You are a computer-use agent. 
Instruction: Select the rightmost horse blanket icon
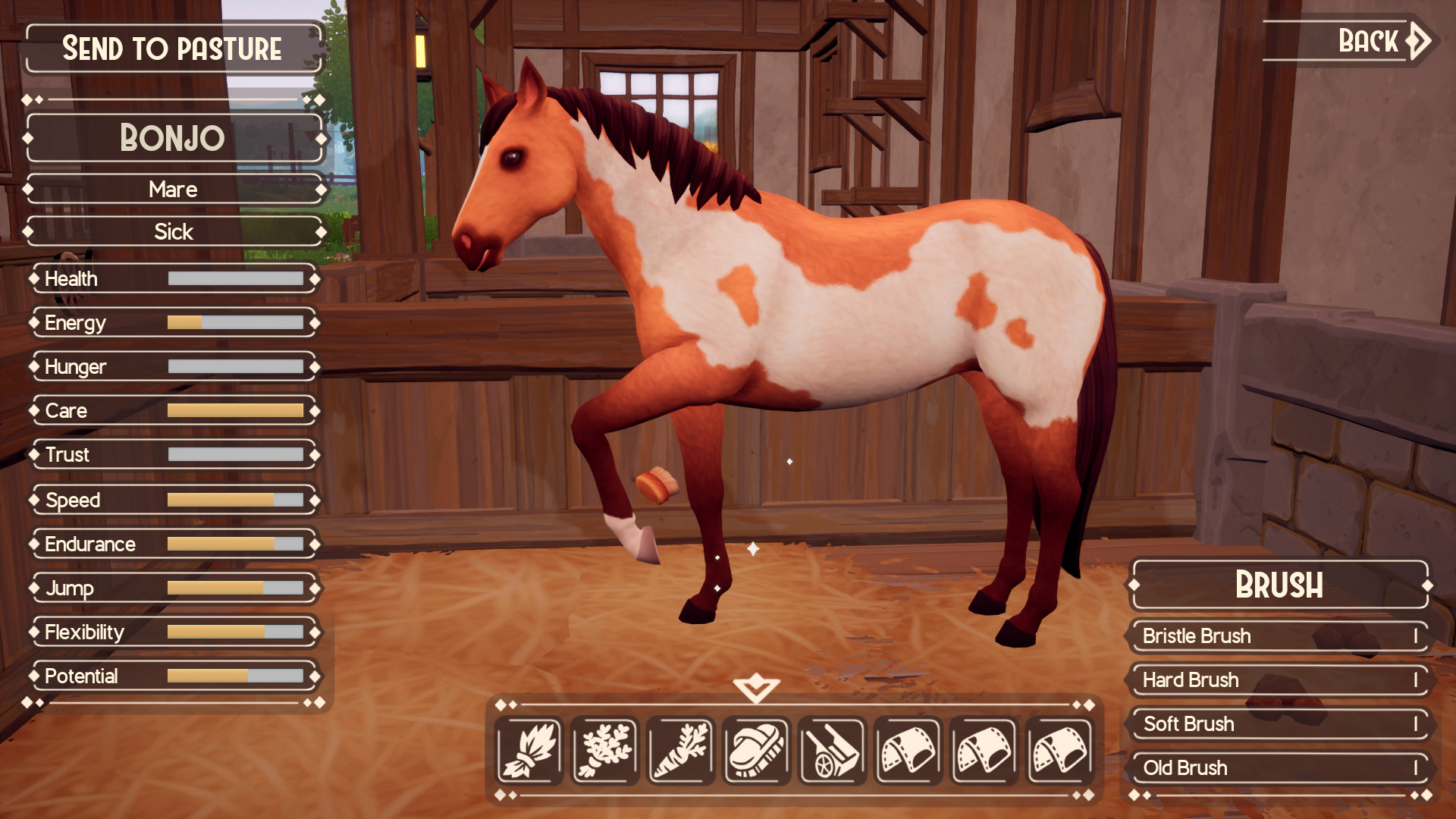click(x=1059, y=750)
